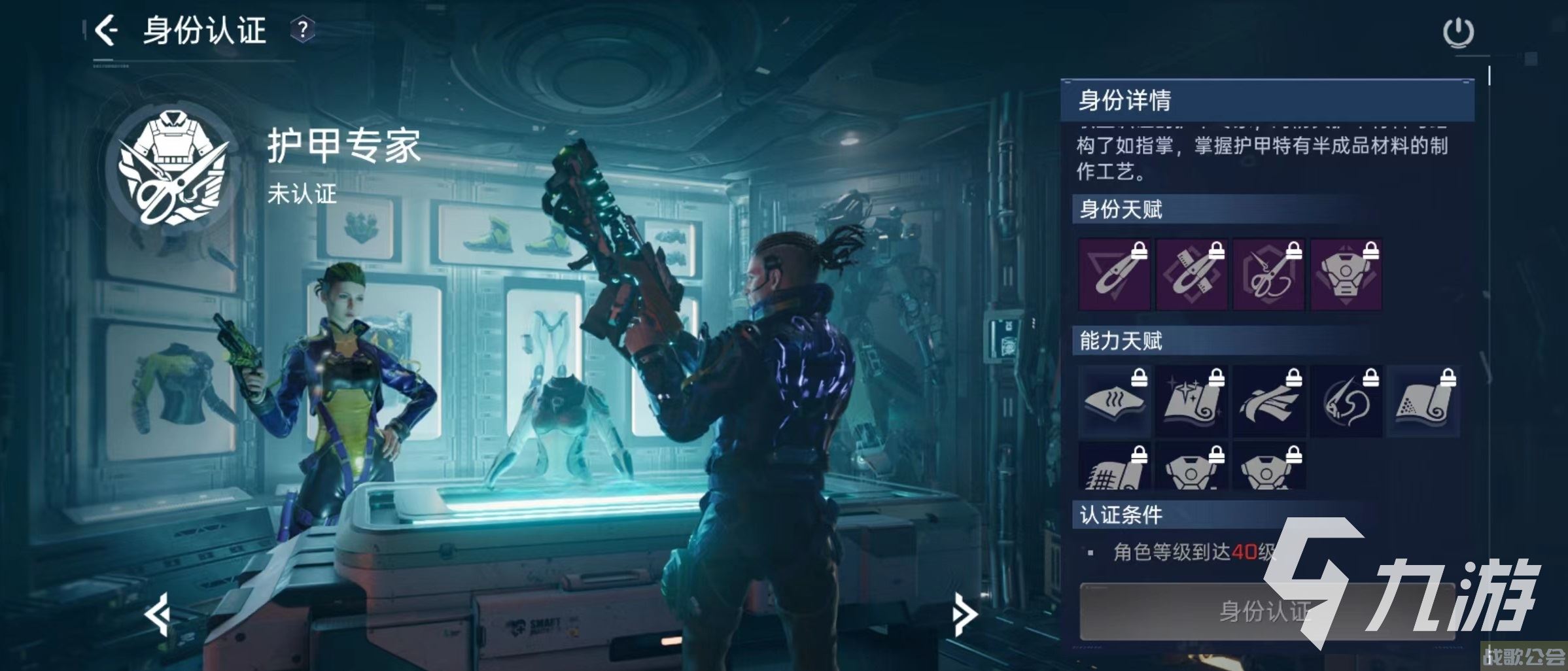Image resolution: width=1568 pixels, height=671 pixels.
Task: View the locked needle and thread talent
Action: tap(1346, 401)
